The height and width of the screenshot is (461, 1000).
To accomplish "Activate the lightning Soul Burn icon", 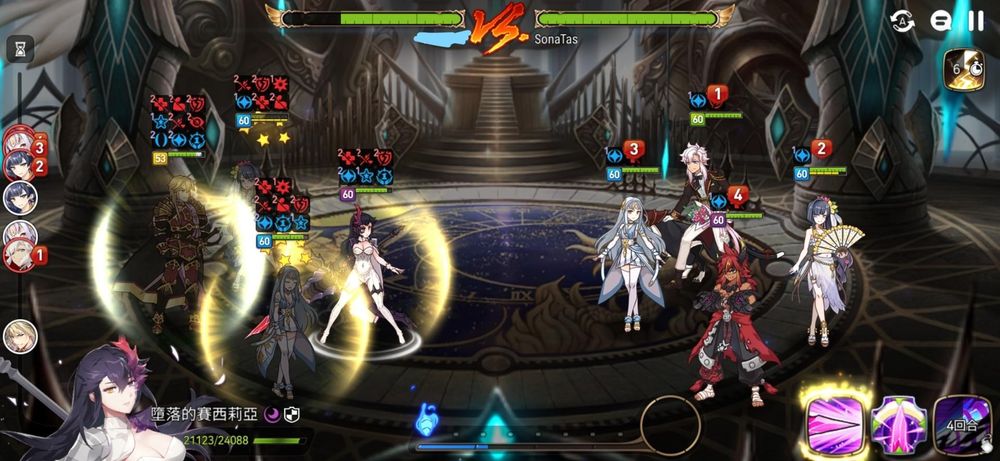I will point(966,70).
